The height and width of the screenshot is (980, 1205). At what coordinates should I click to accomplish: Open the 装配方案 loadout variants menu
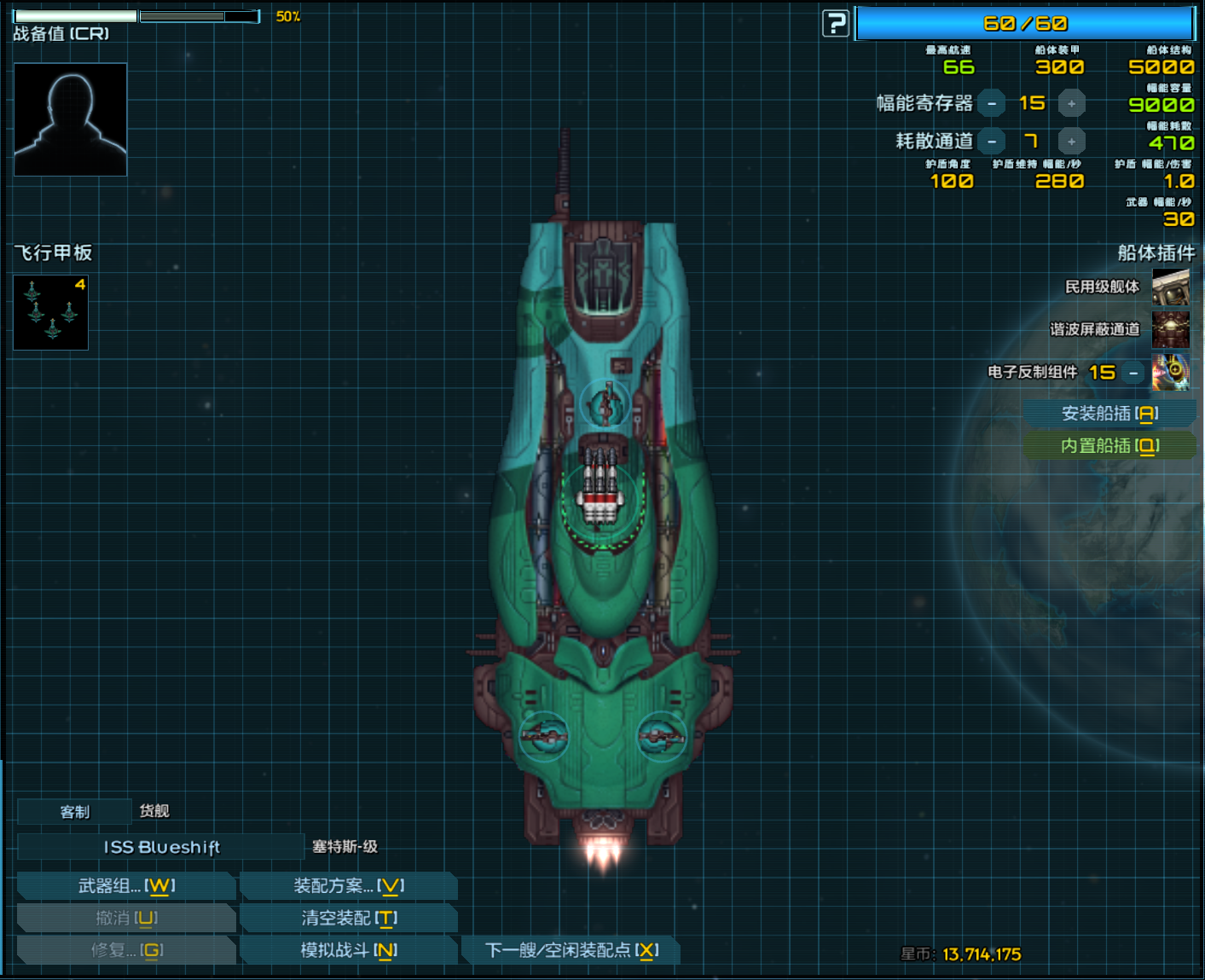349,886
